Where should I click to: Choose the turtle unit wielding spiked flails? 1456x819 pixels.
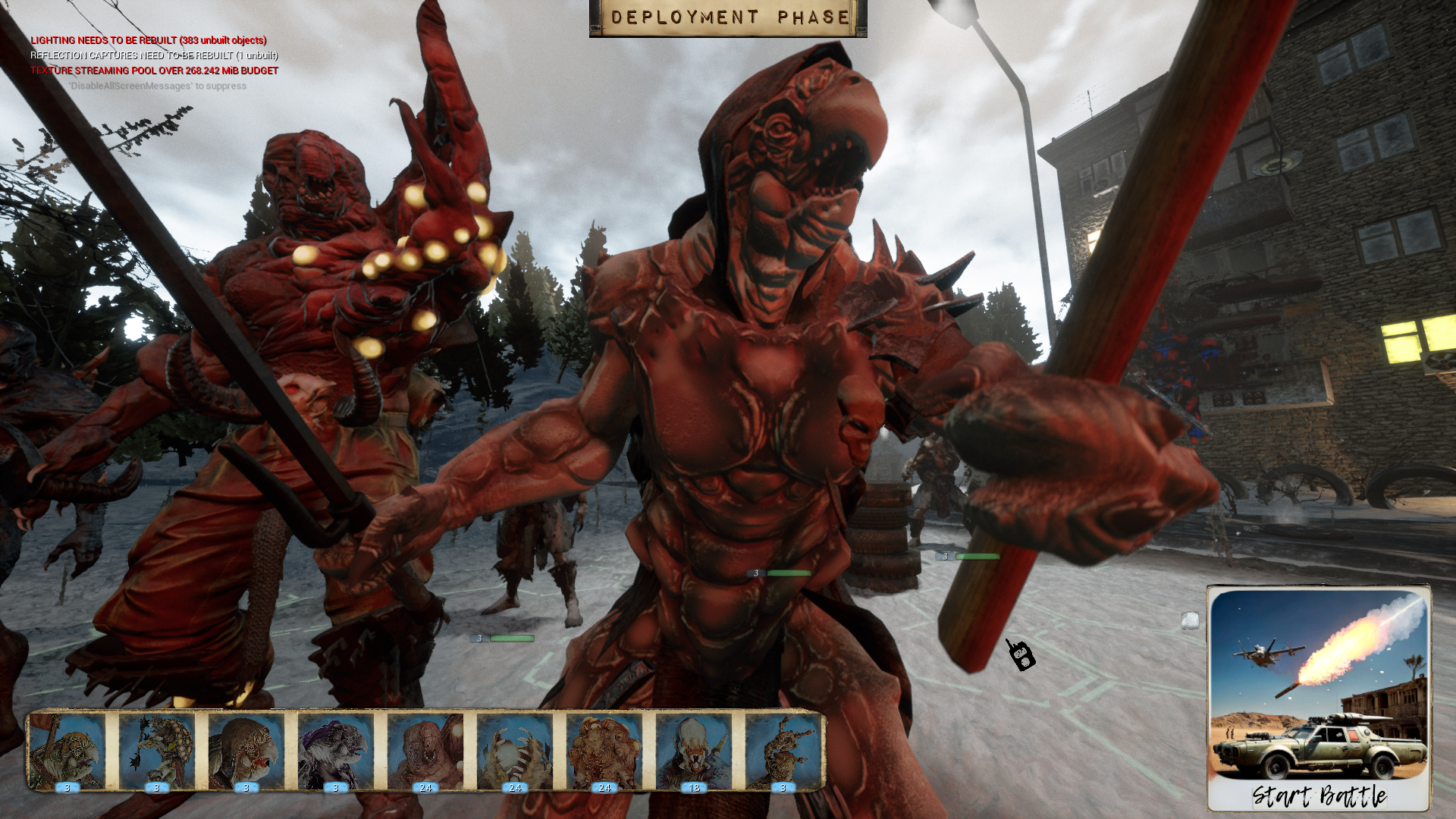157,751
